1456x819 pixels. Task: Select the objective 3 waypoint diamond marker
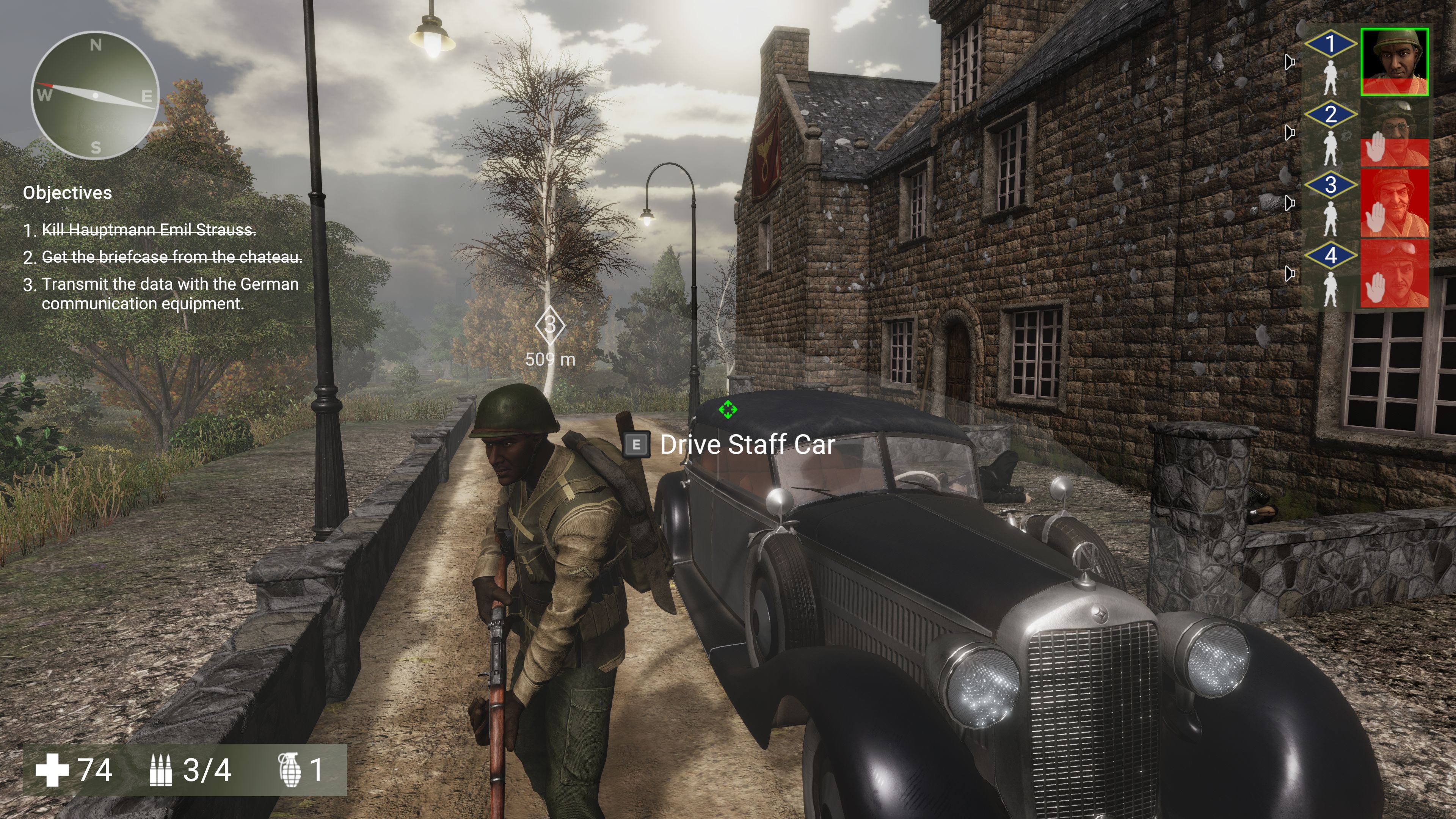pyautogui.click(x=550, y=325)
